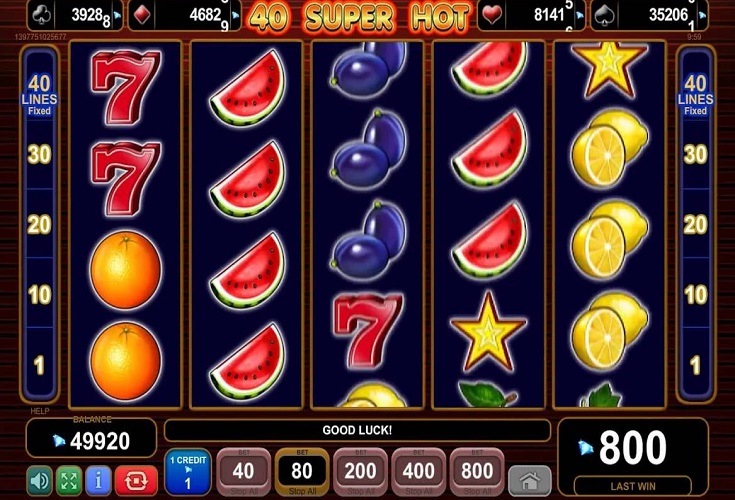Choose the 400 bet button
Screen dimensions: 735x500
[418, 471]
